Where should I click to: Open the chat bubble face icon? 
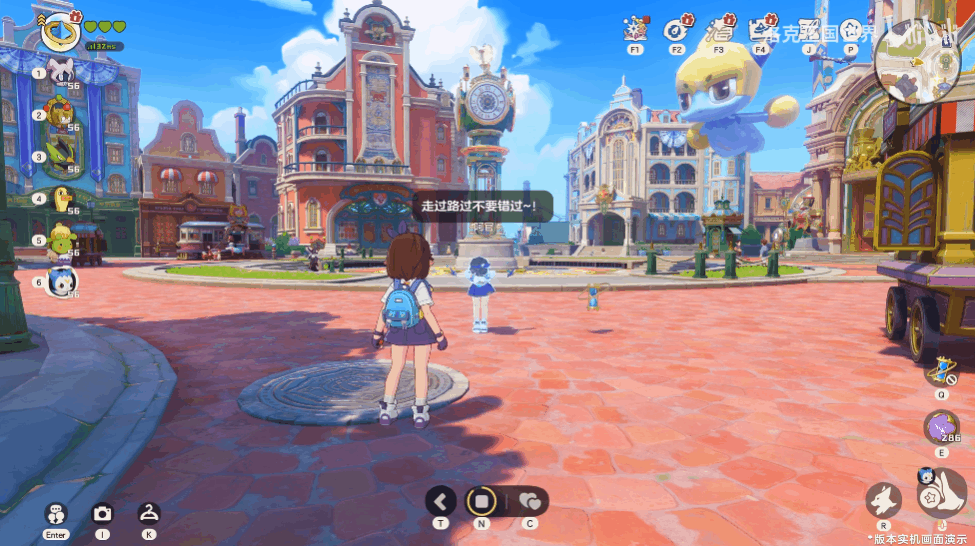coord(56,514)
